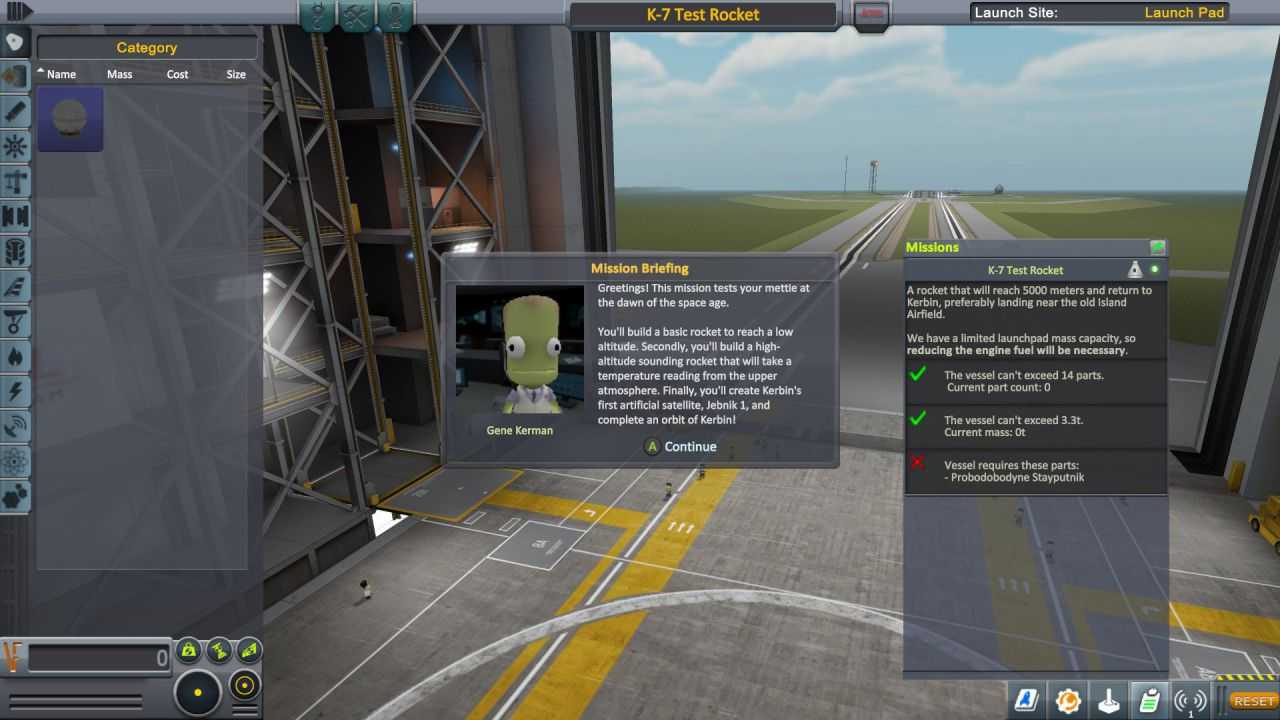The height and width of the screenshot is (720, 1280).
Task: Expand the Category filter dropdown
Action: tap(147, 47)
